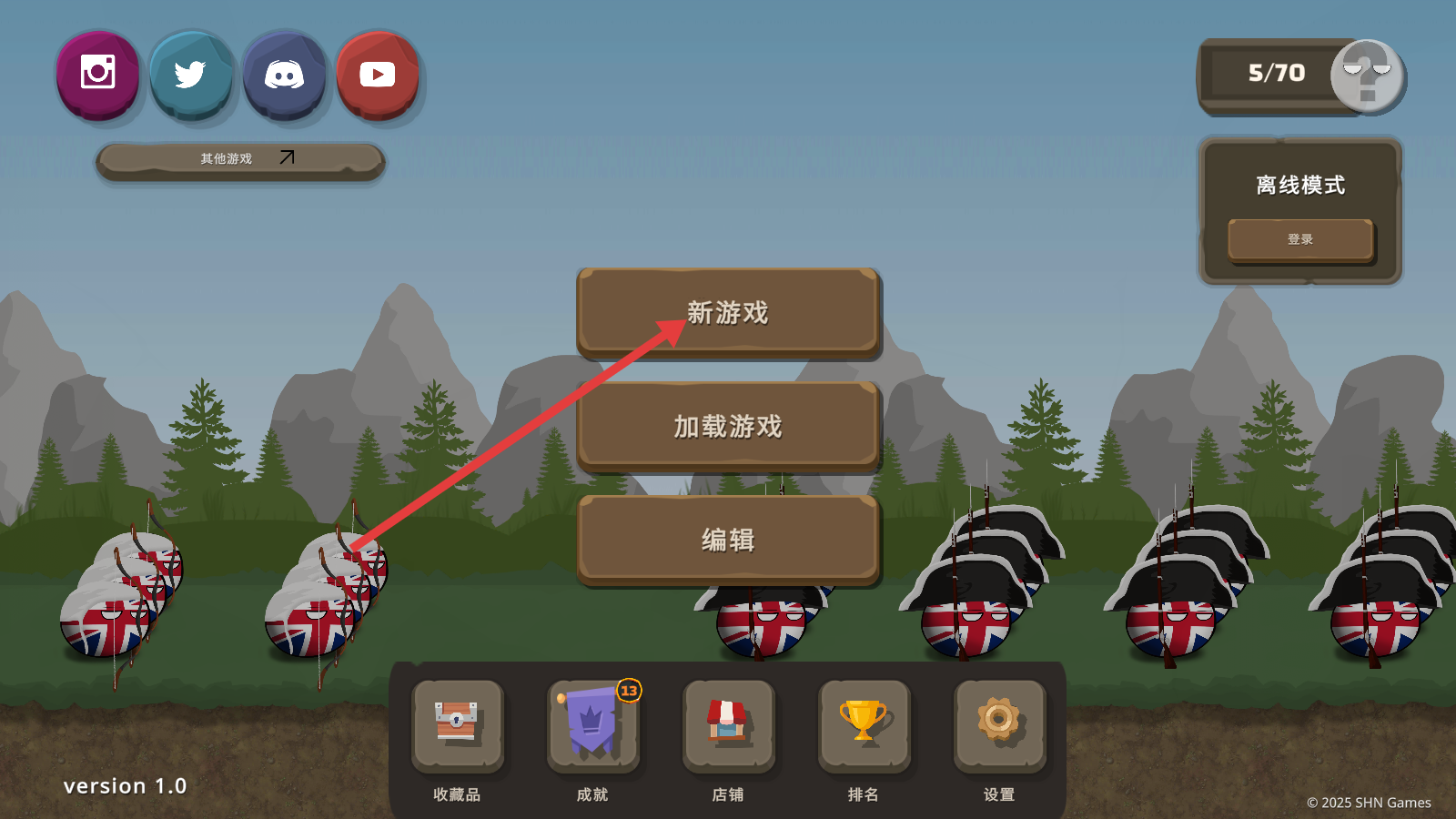Open the Instagram social icon
This screenshot has height=819, width=1456.
click(x=97, y=75)
